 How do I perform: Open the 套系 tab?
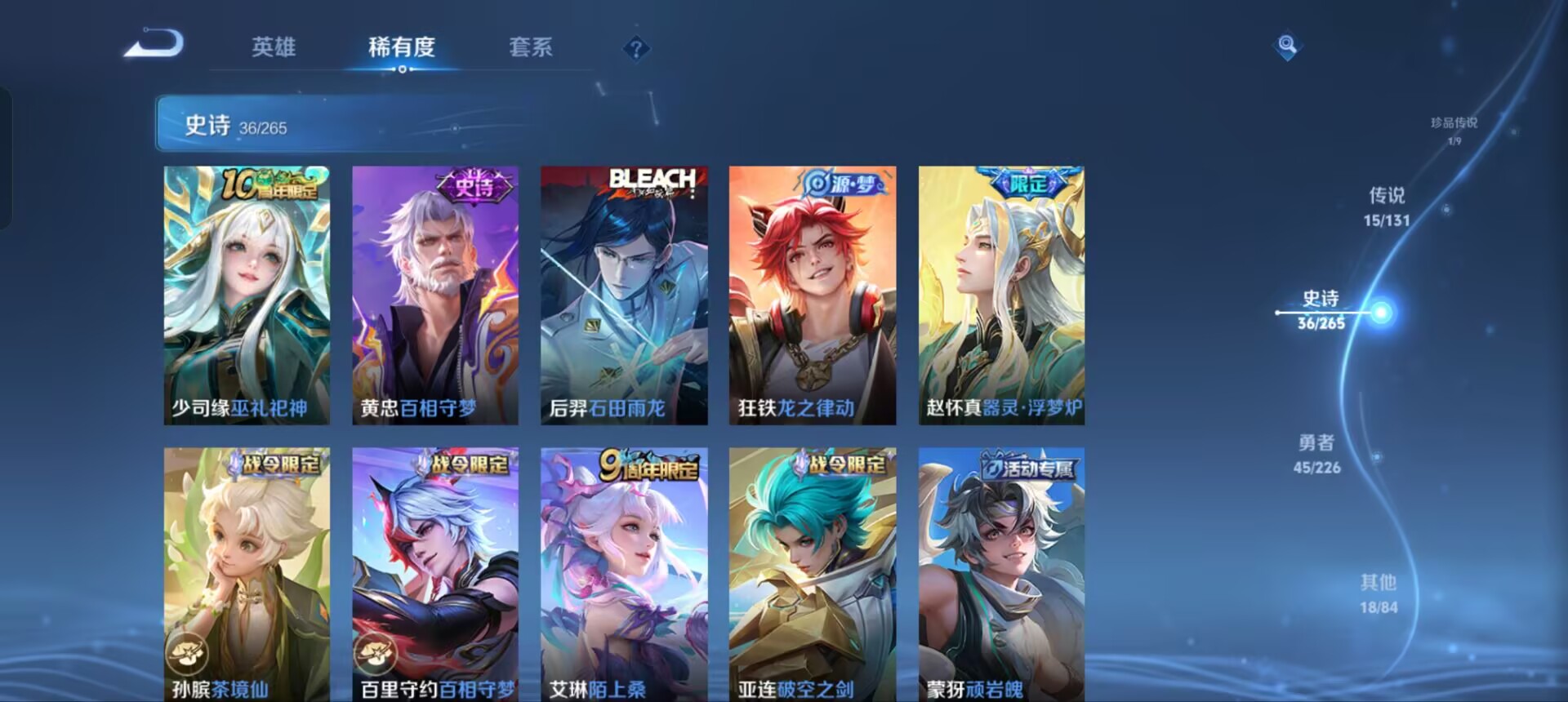pyautogui.click(x=529, y=49)
